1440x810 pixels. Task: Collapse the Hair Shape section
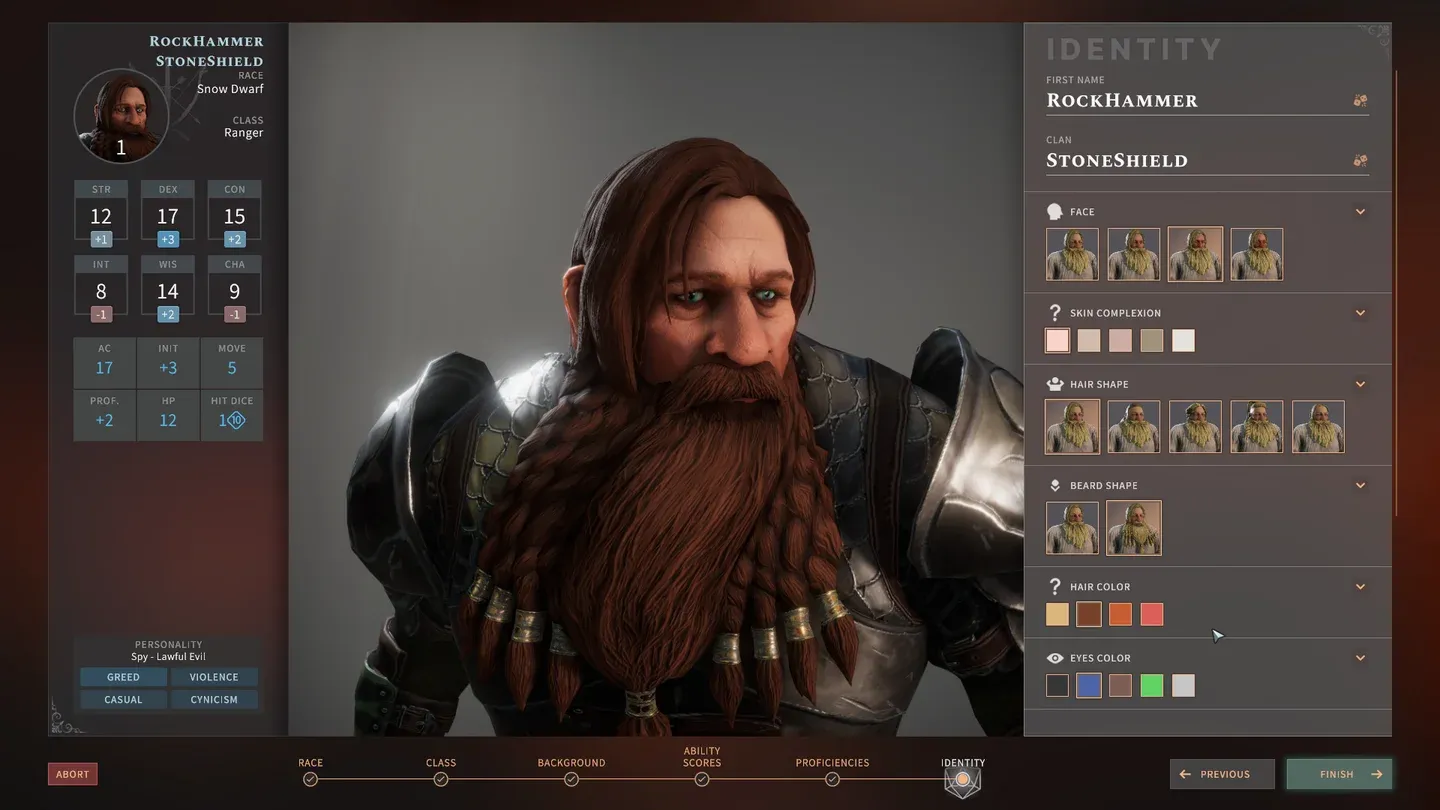[1360, 384]
